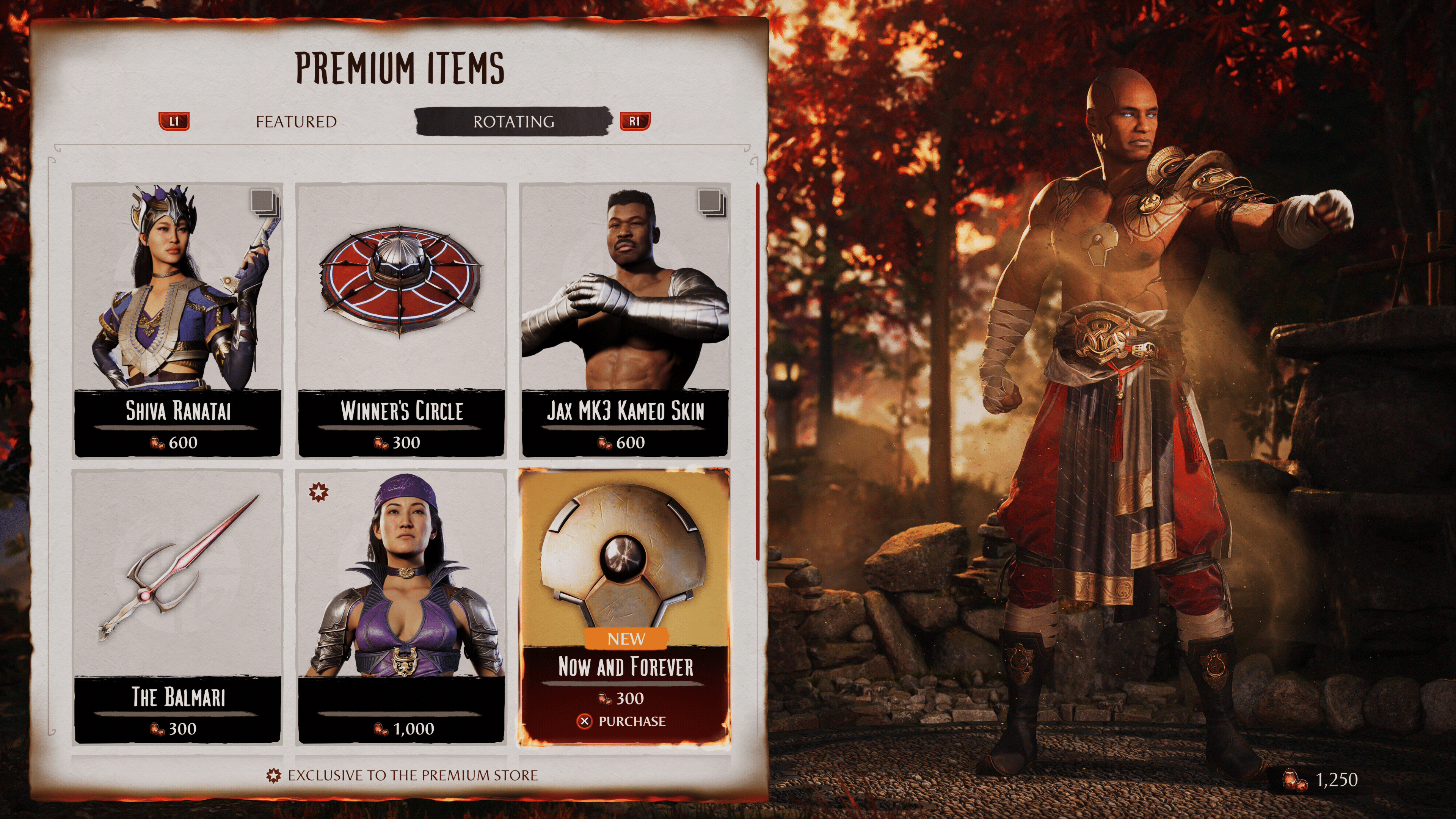Image resolution: width=1456 pixels, height=819 pixels.
Task: Select the Rotating tab
Action: [513, 121]
